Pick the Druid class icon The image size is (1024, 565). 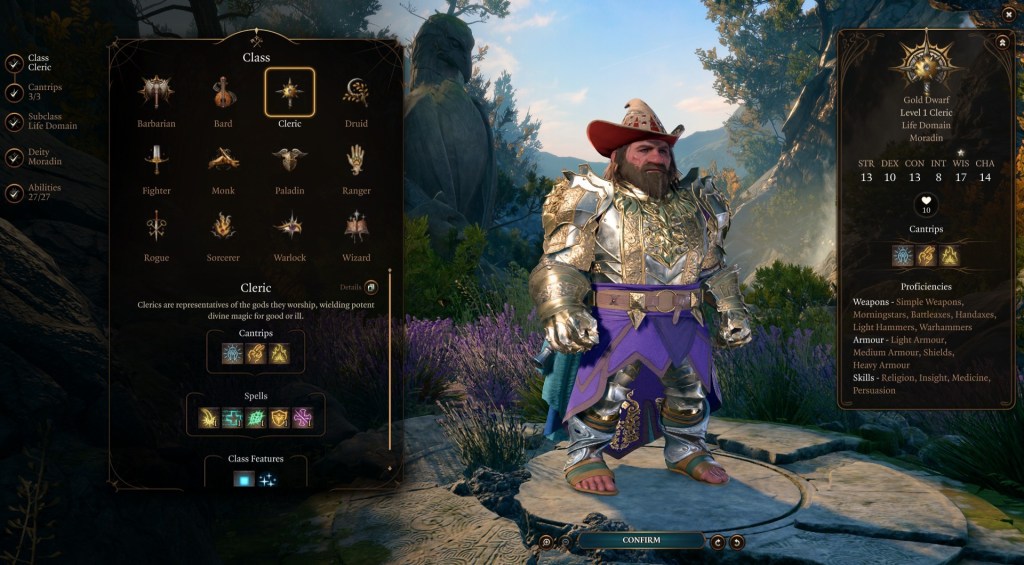[356, 93]
